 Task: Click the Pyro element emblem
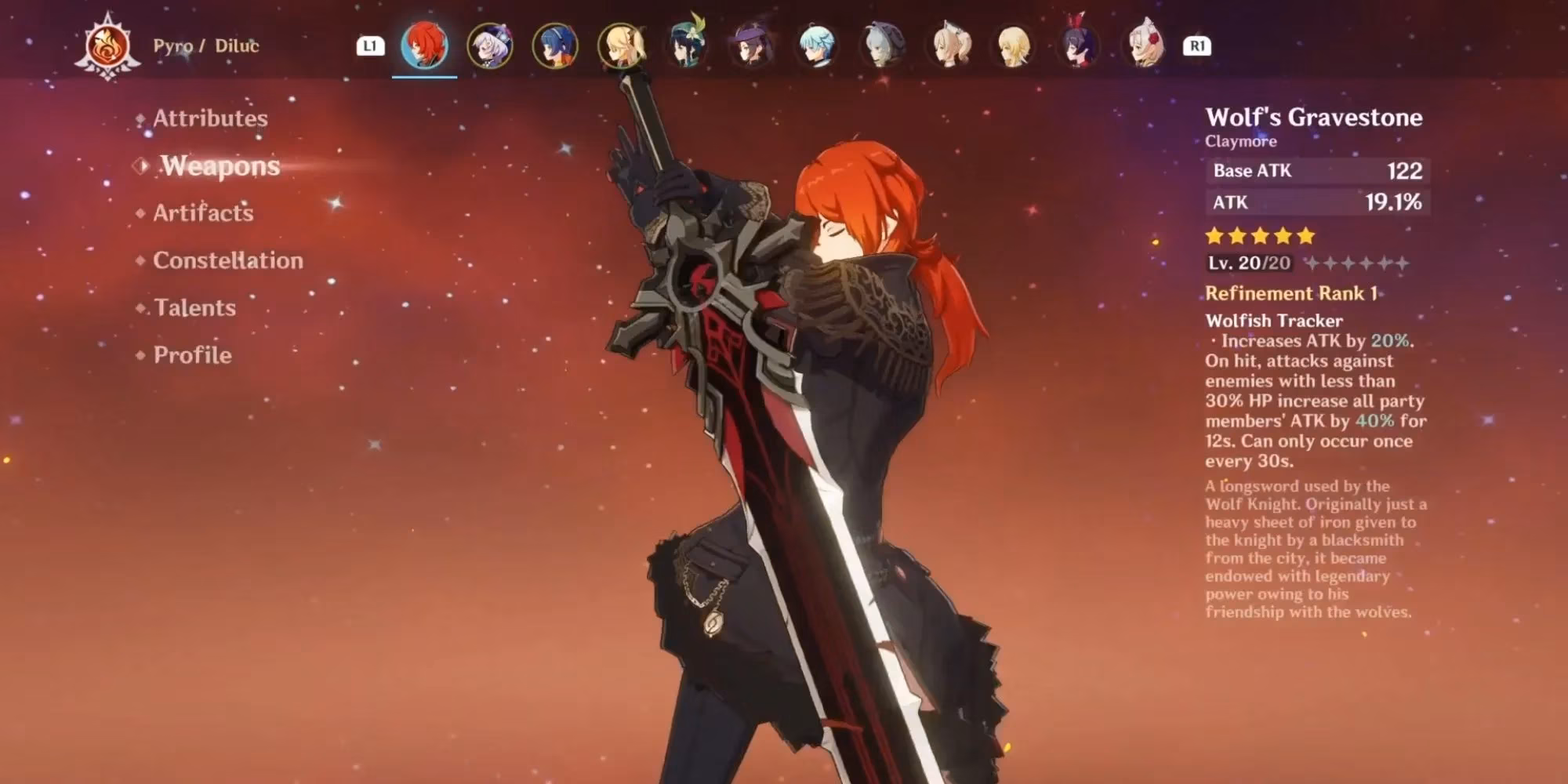[108, 45]
